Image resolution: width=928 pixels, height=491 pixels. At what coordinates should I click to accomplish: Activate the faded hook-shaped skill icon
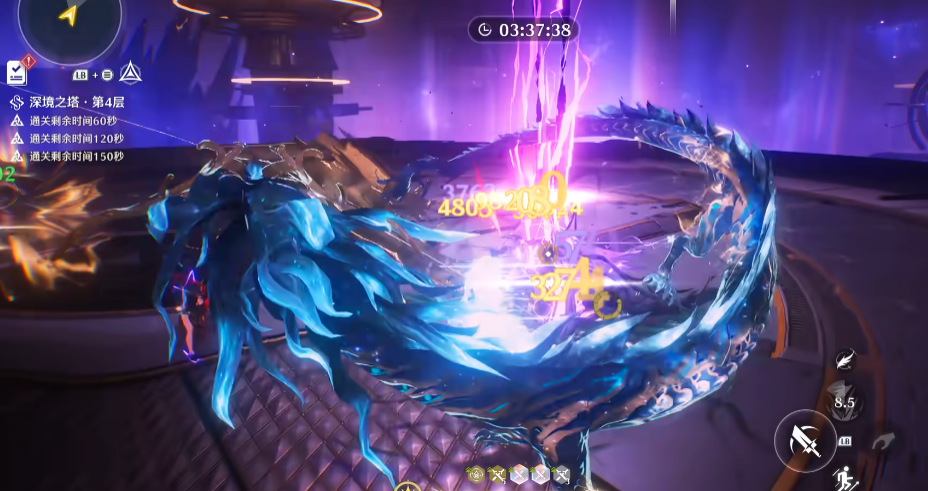point(883,440)
